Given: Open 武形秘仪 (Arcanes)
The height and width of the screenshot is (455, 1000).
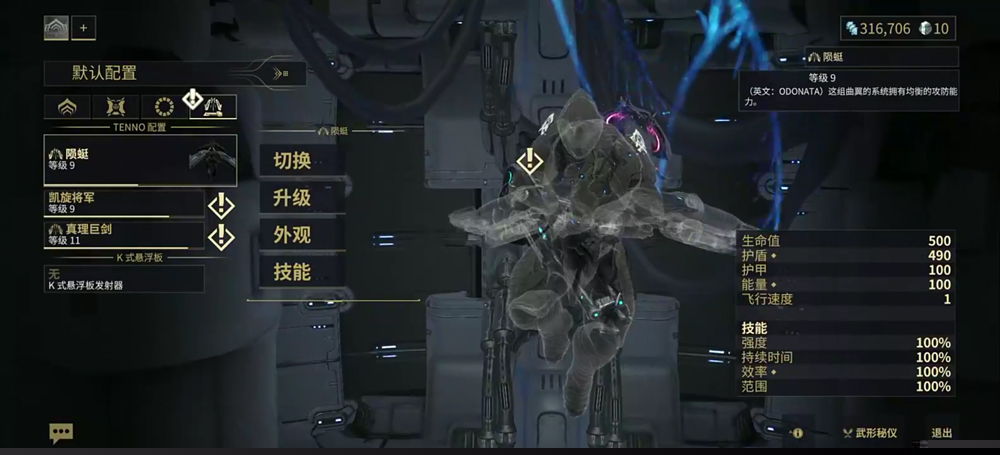Looking at the screenshot, I should coord(870,433).
